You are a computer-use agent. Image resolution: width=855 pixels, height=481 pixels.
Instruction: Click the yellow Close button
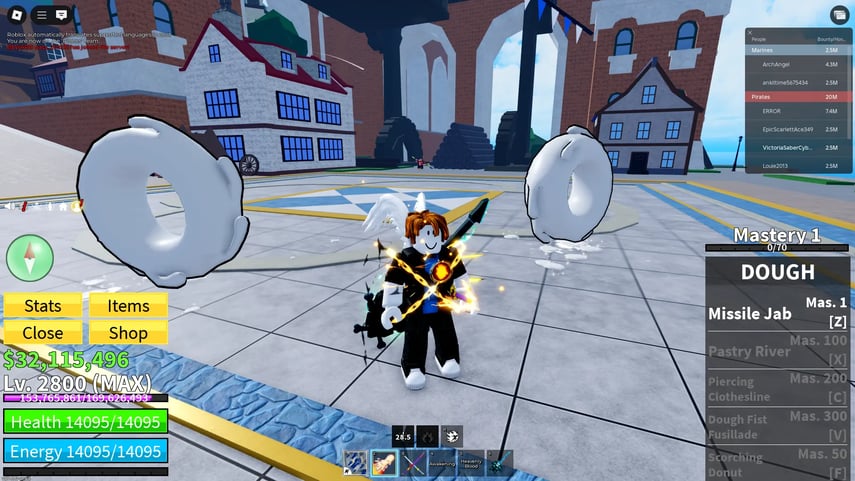click(43, 333)
